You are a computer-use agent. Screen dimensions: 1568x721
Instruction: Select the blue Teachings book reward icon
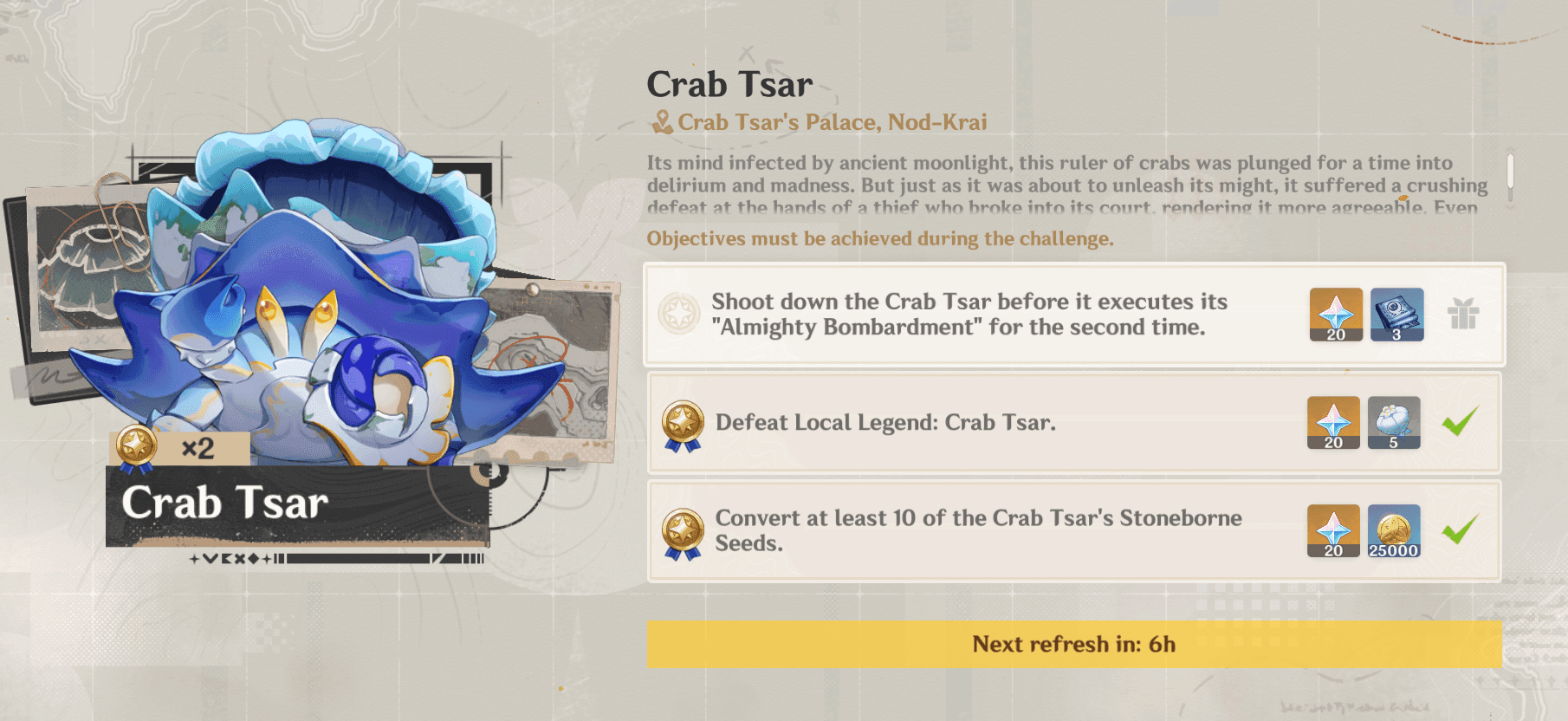click(1398, 315)
